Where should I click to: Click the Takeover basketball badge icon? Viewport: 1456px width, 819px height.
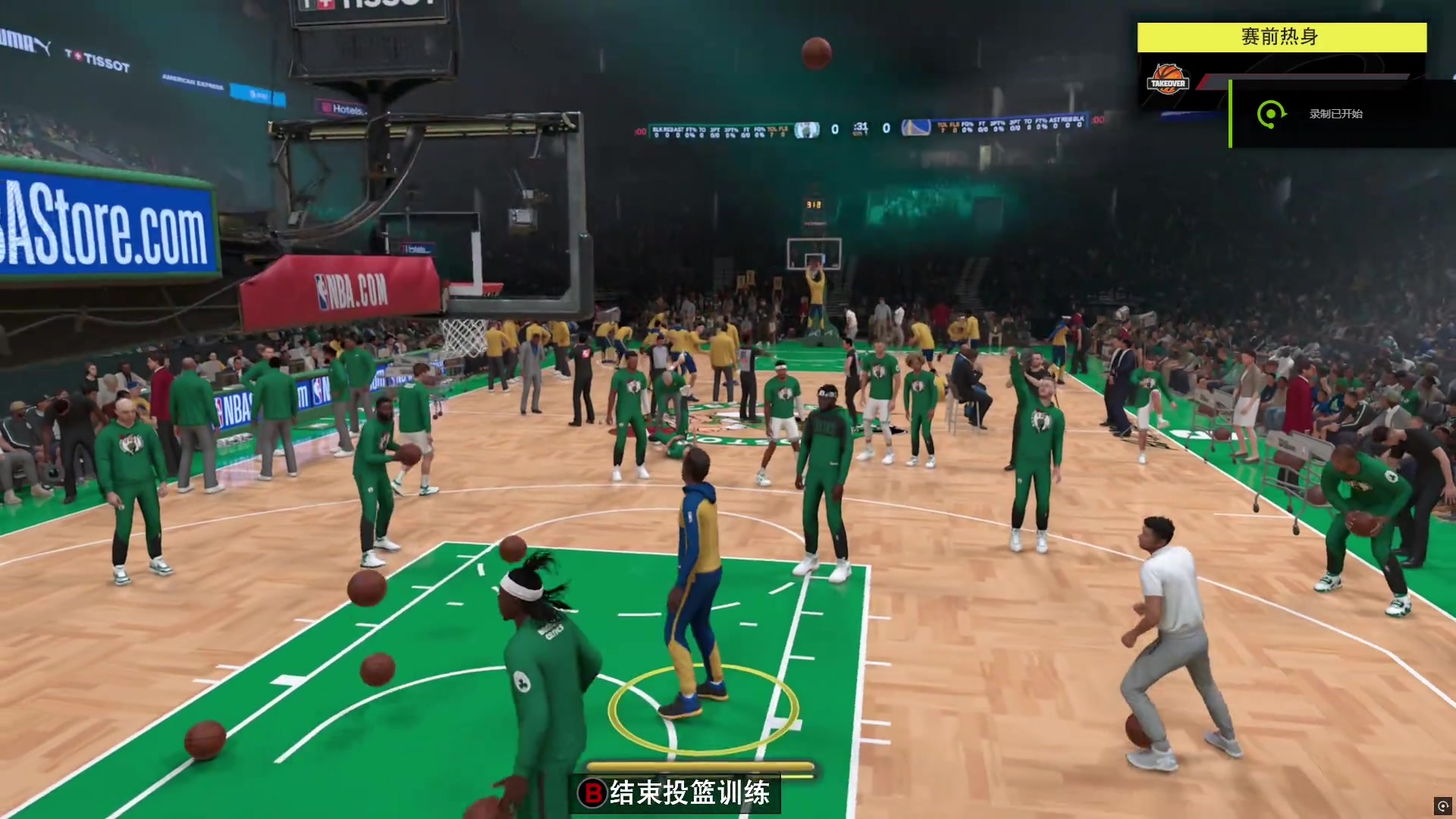tap(1167, 80)
